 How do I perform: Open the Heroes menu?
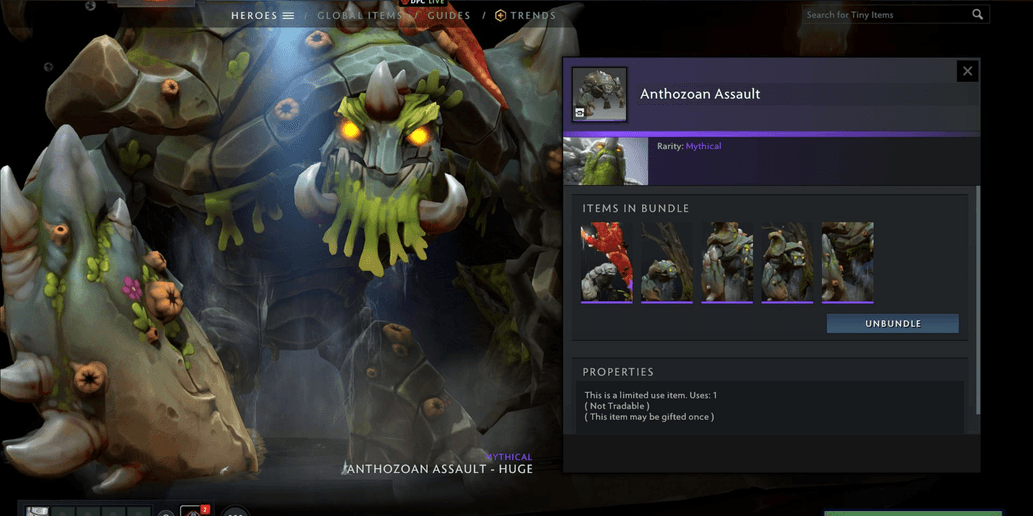point(262,16)
